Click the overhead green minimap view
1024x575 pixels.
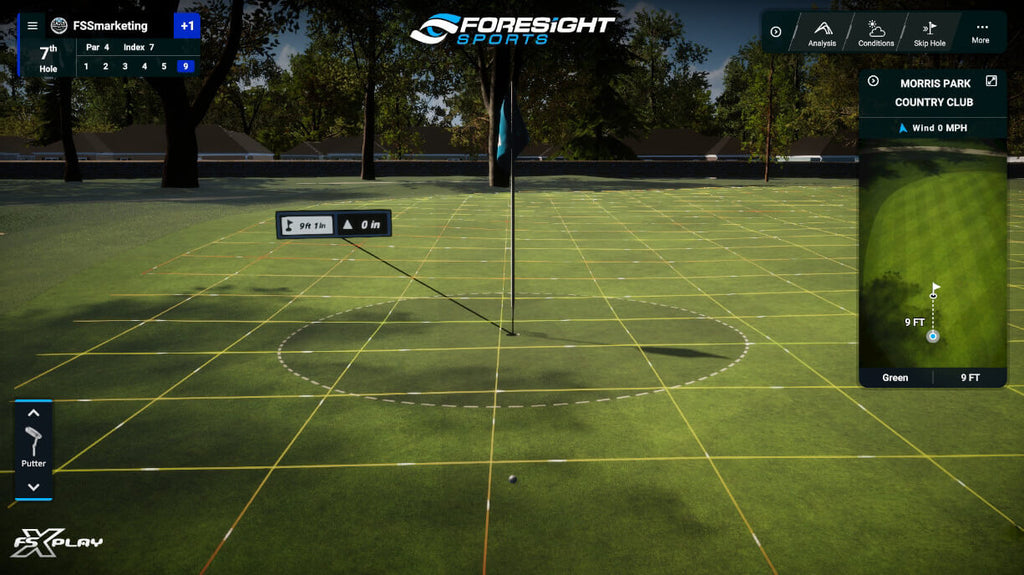click(933, 255)
